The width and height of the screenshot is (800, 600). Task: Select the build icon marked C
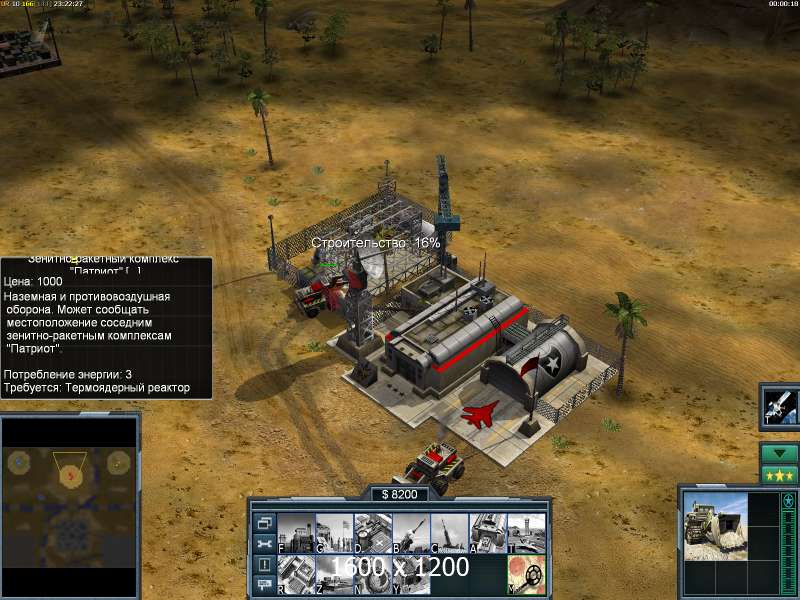449,531
